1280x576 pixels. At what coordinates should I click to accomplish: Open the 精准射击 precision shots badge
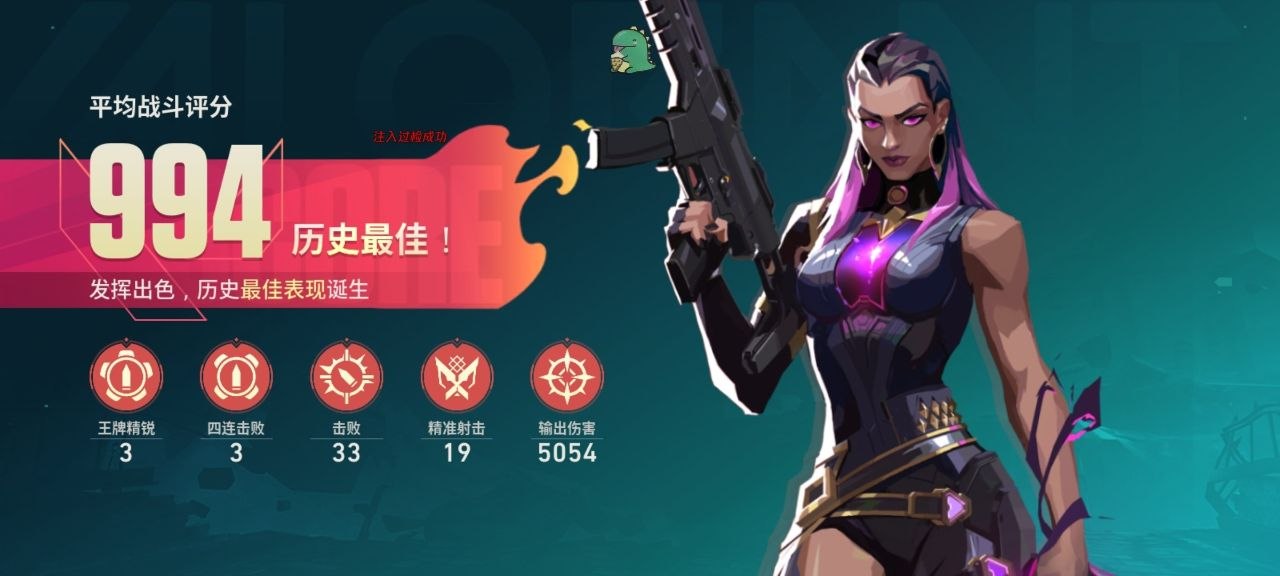pos(457,377)
